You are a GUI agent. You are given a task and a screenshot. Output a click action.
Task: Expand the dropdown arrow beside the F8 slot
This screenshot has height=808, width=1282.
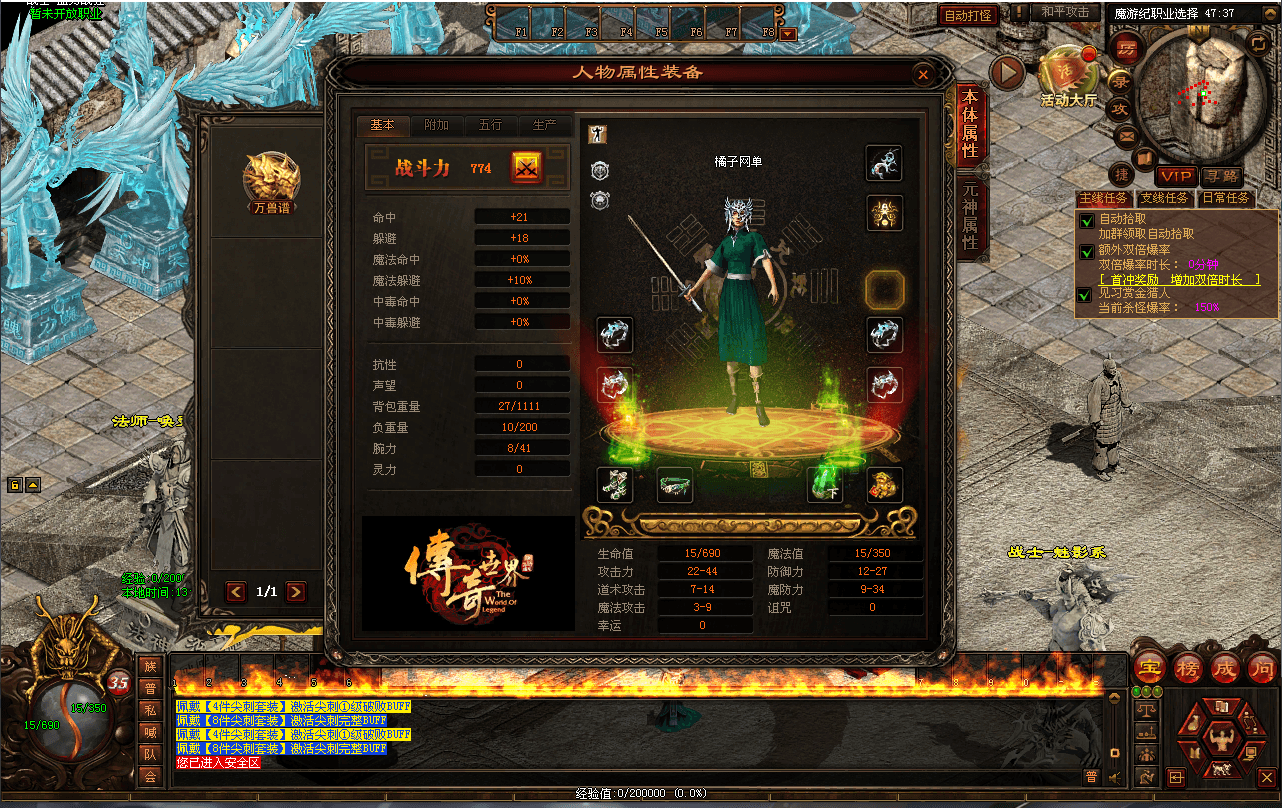tap(789, 33)
